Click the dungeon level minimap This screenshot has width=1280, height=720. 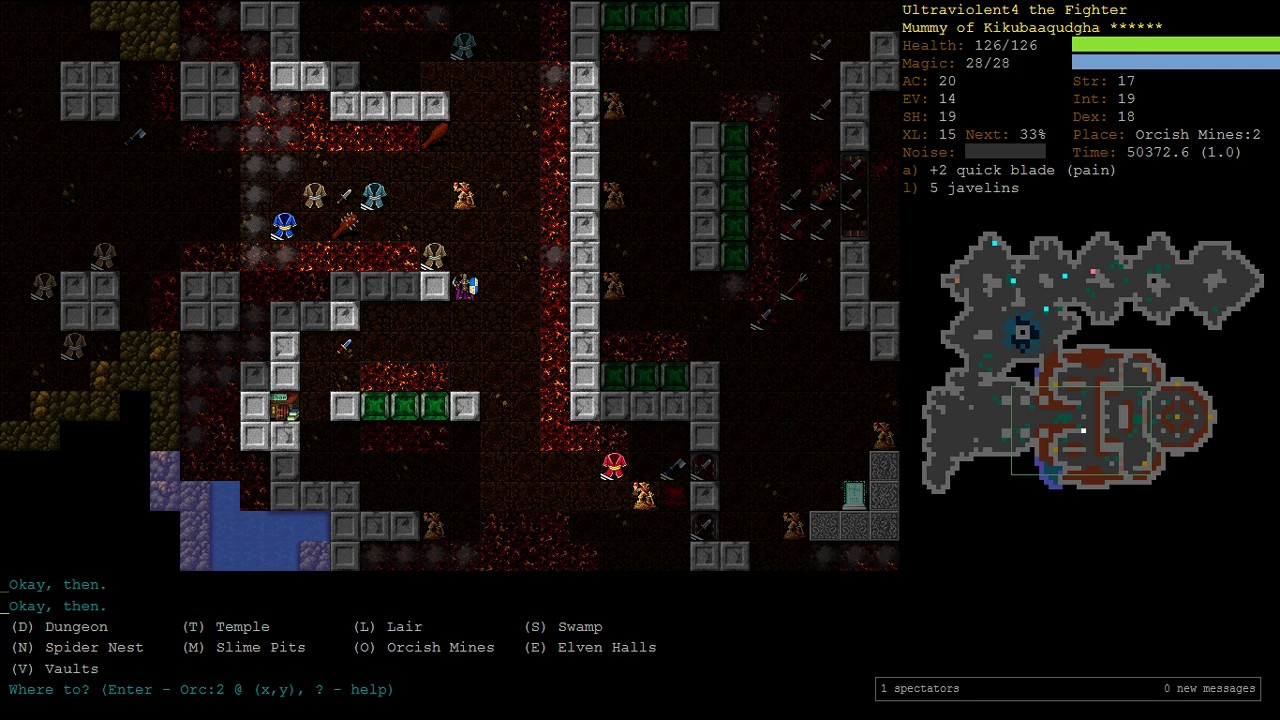coord(1090,360)
